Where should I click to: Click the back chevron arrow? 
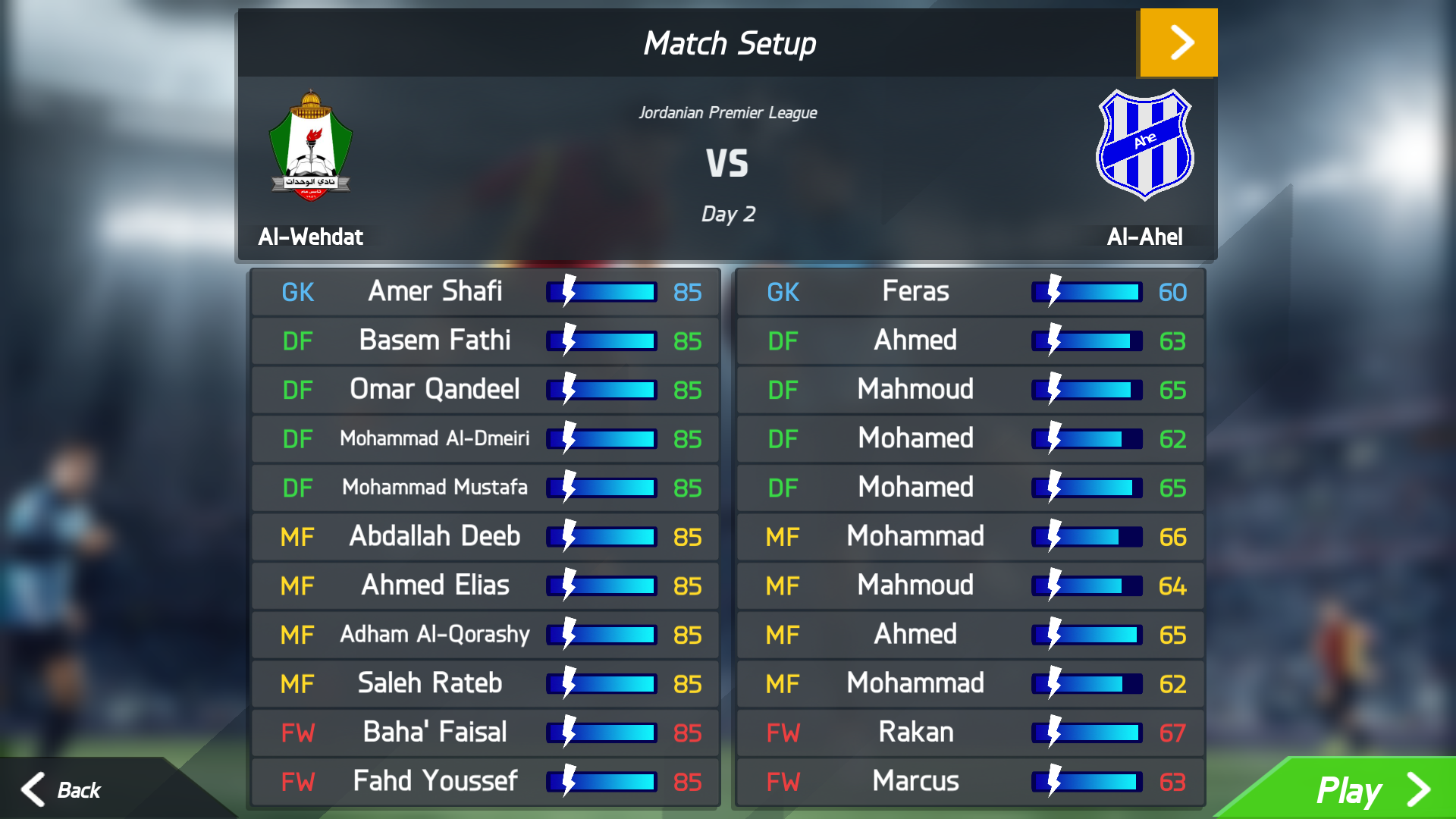(33, 790)
